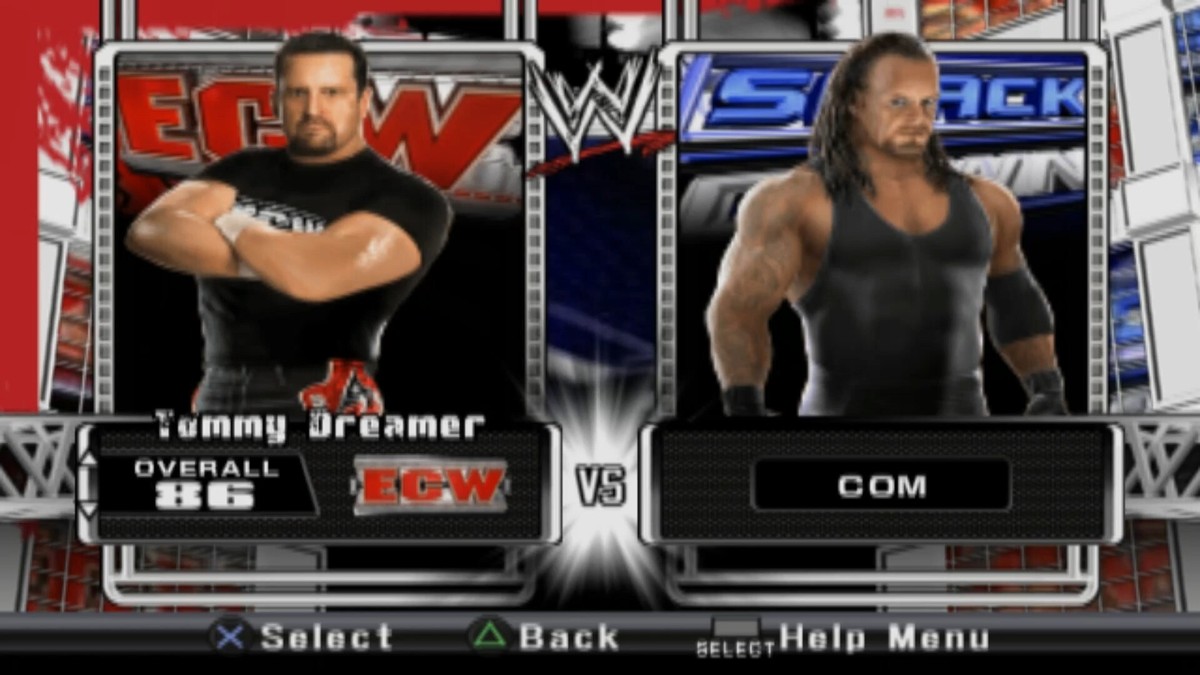Image resolution: width=1200 pixels, height=675 pixels.
Task: Click the up arrow beside Overall rating
Action: click(x=88, y=459)
